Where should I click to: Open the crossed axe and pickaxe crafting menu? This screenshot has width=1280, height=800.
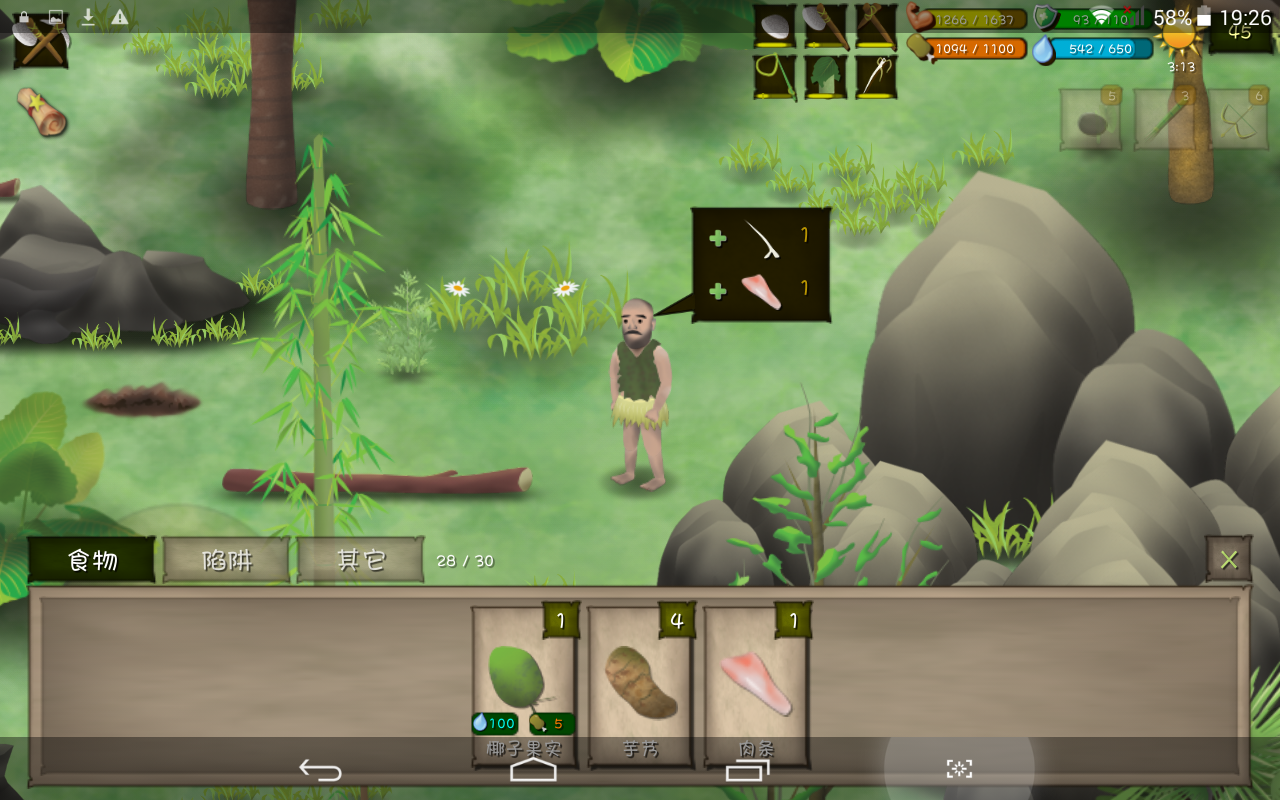point(40,40)
